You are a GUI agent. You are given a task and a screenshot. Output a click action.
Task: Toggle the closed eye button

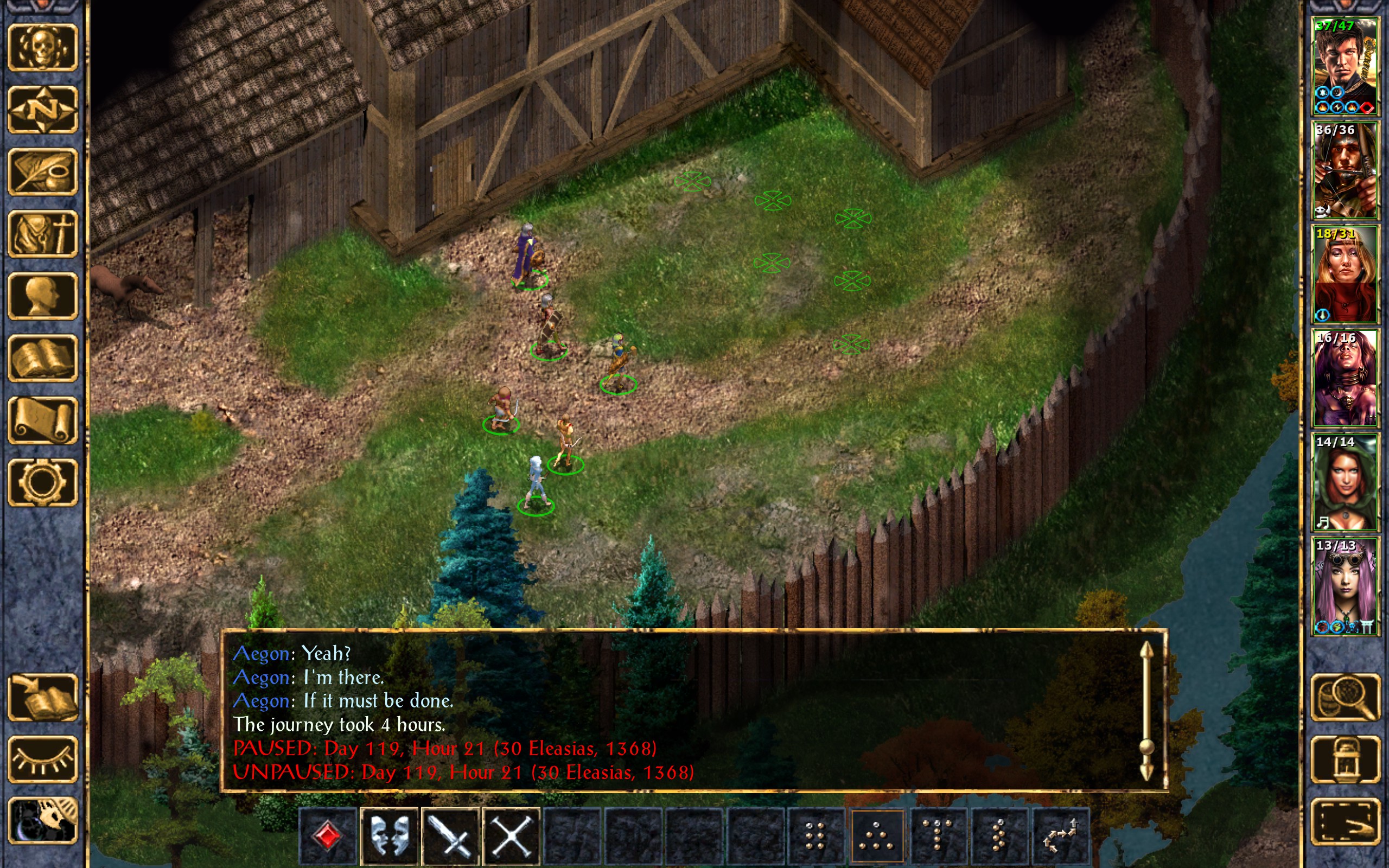point(43,759)
